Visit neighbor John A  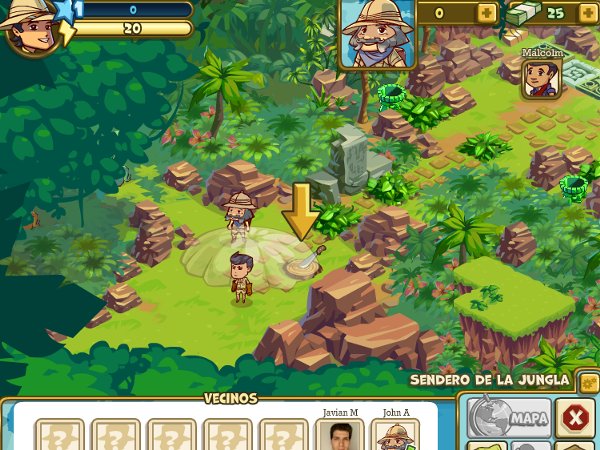click(395, 436)
